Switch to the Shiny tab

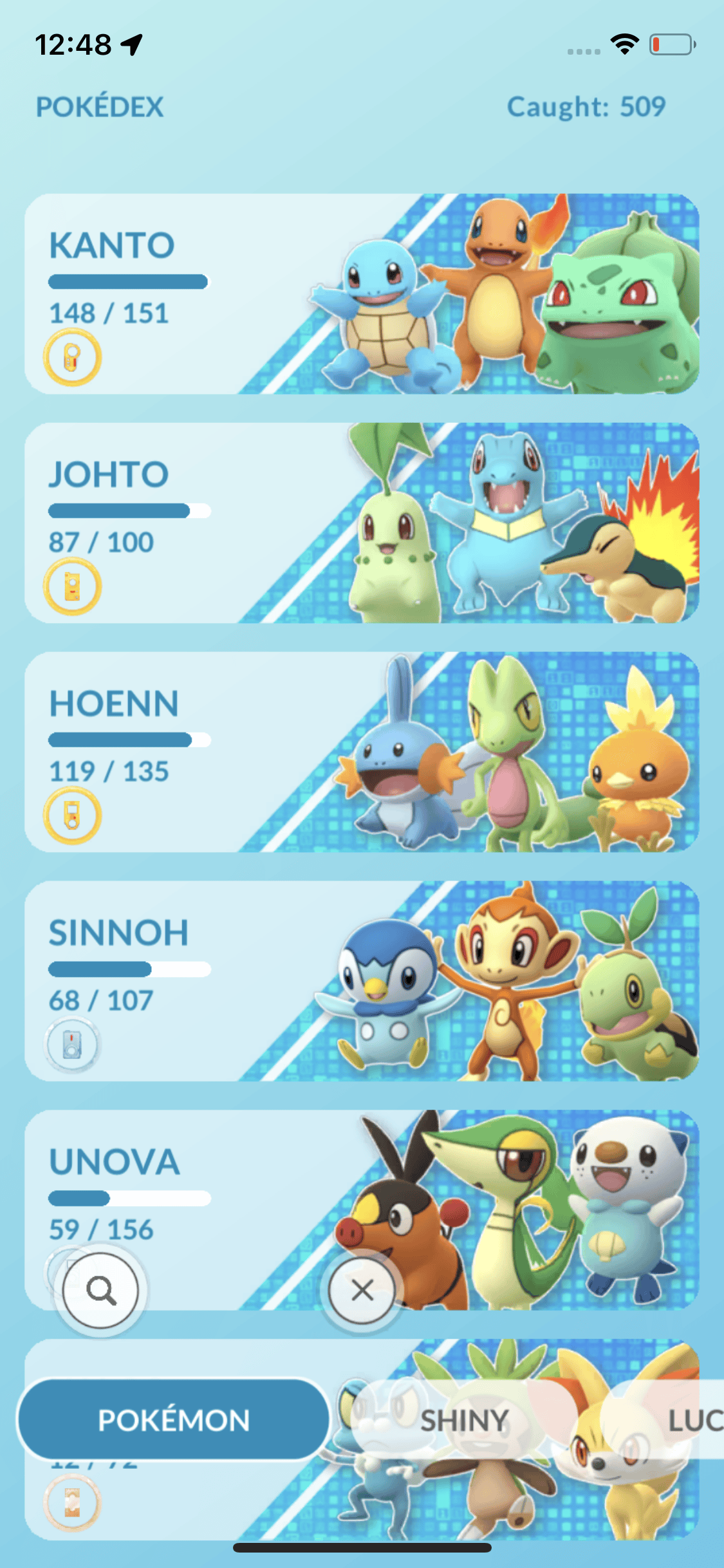point(463,1420)
